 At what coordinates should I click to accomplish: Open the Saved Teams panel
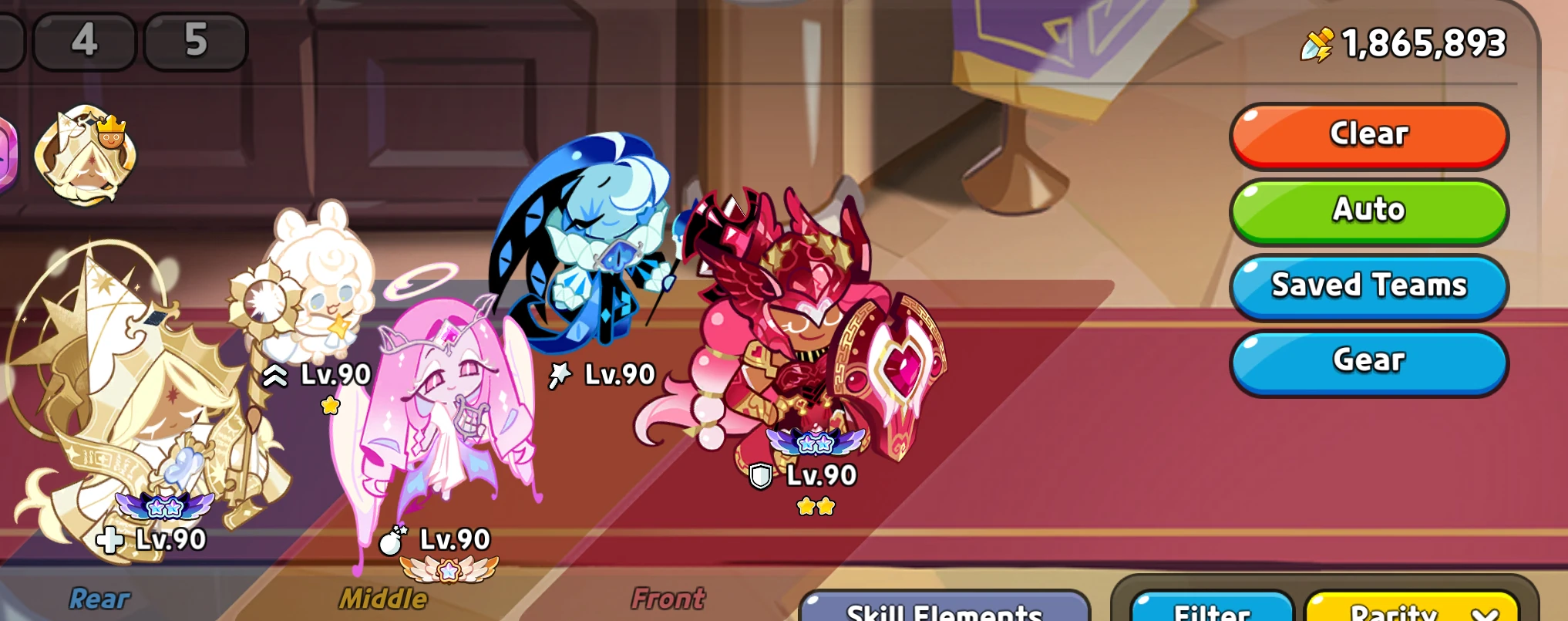(1368, 286)
